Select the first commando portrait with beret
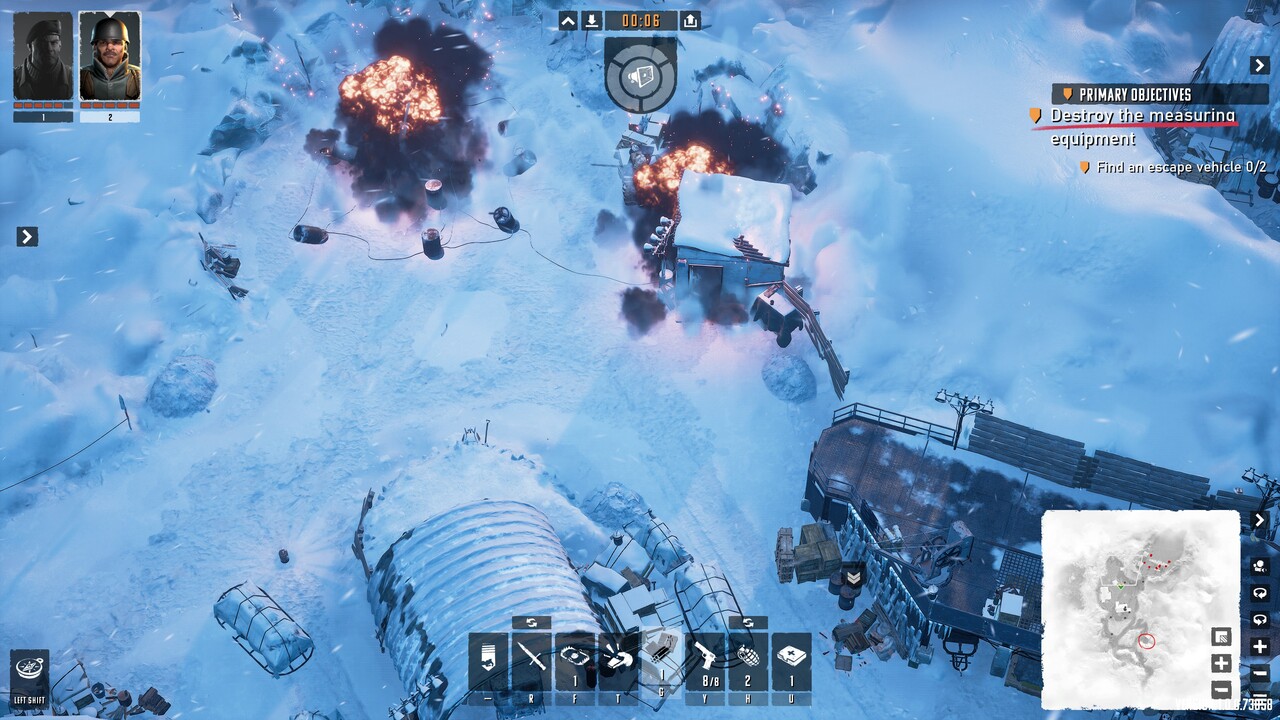The width and height of the screenshot is (1280, 720). point(43,56)
